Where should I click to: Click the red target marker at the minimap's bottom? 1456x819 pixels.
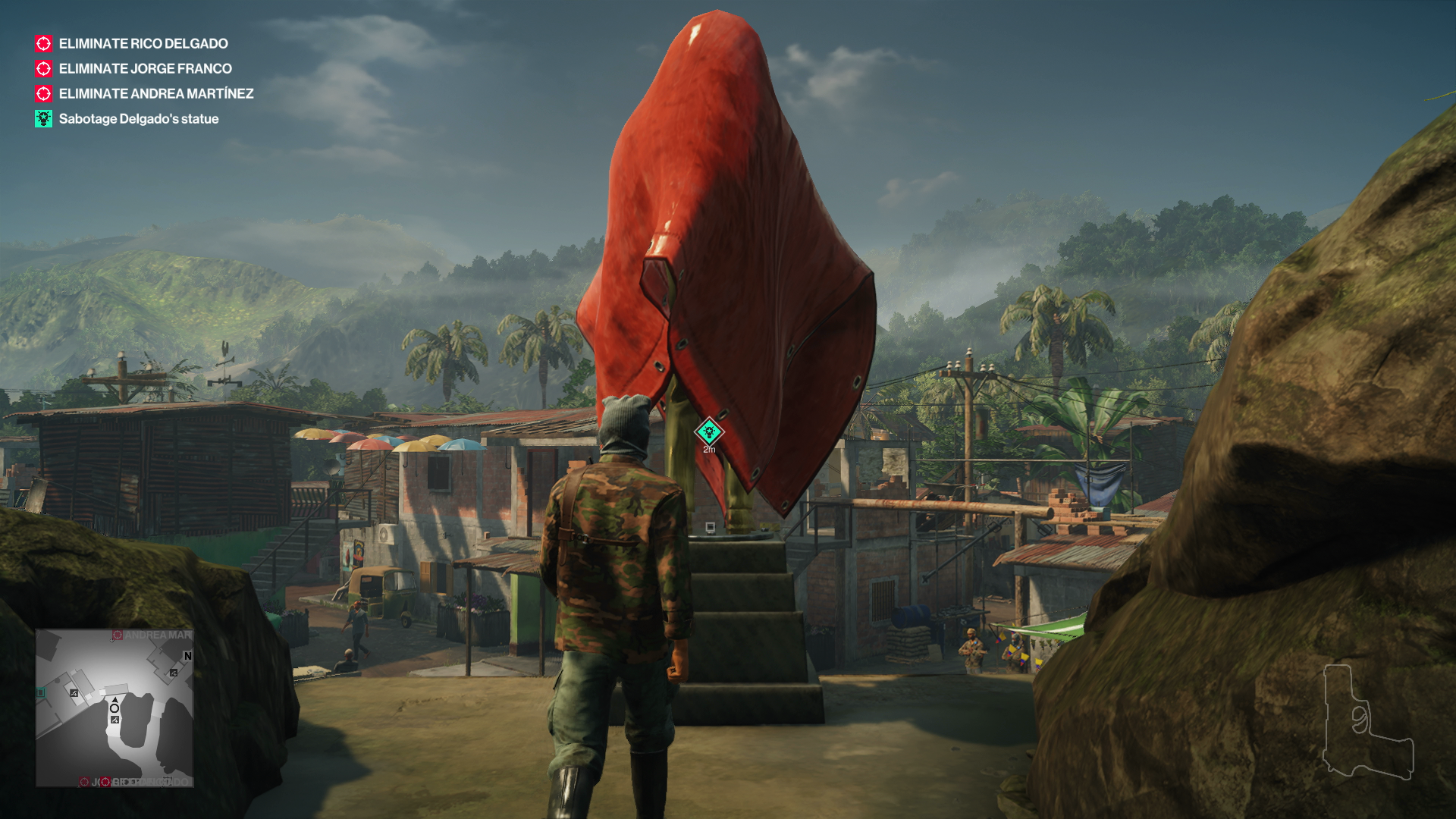click(x=106, y=782)
